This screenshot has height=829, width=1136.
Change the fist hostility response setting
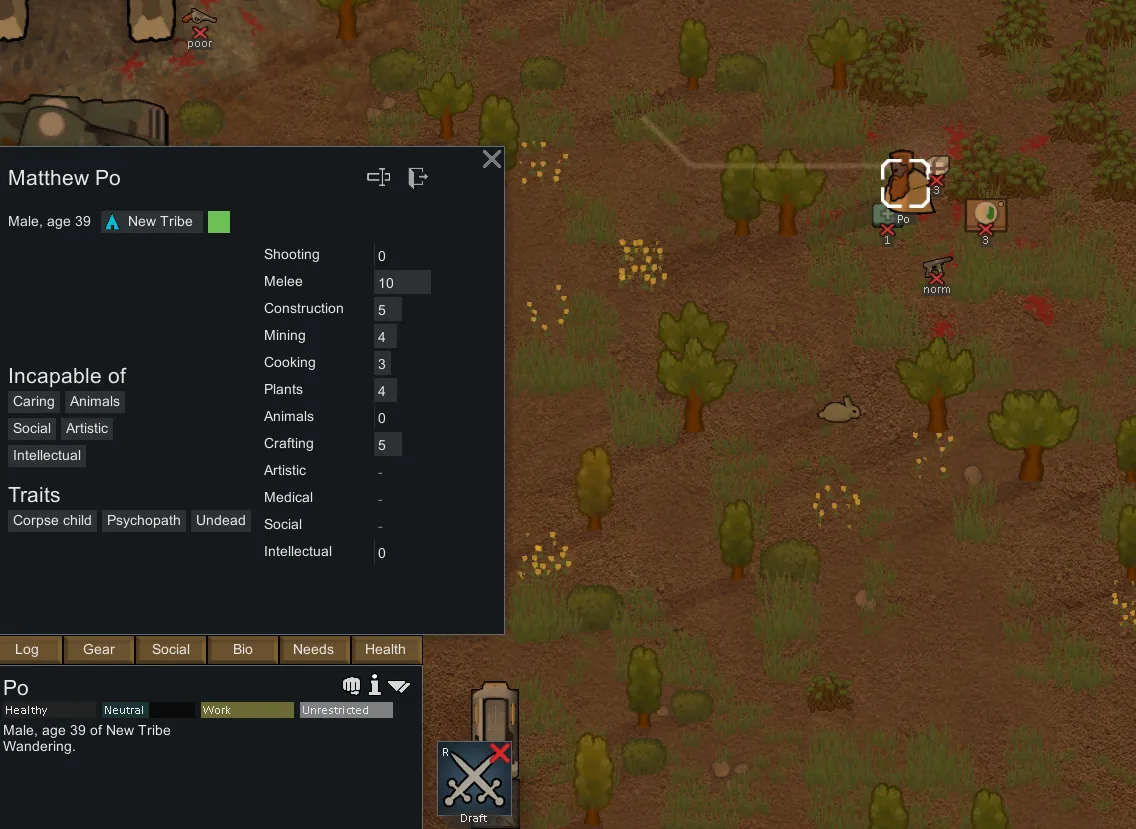[x=351, y=685]
